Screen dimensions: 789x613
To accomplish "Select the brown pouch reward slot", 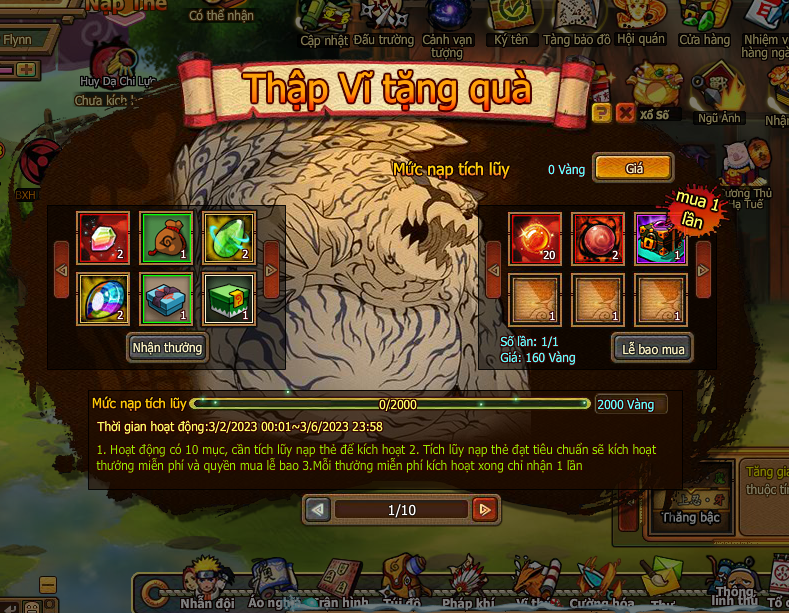I will [164, 236].
